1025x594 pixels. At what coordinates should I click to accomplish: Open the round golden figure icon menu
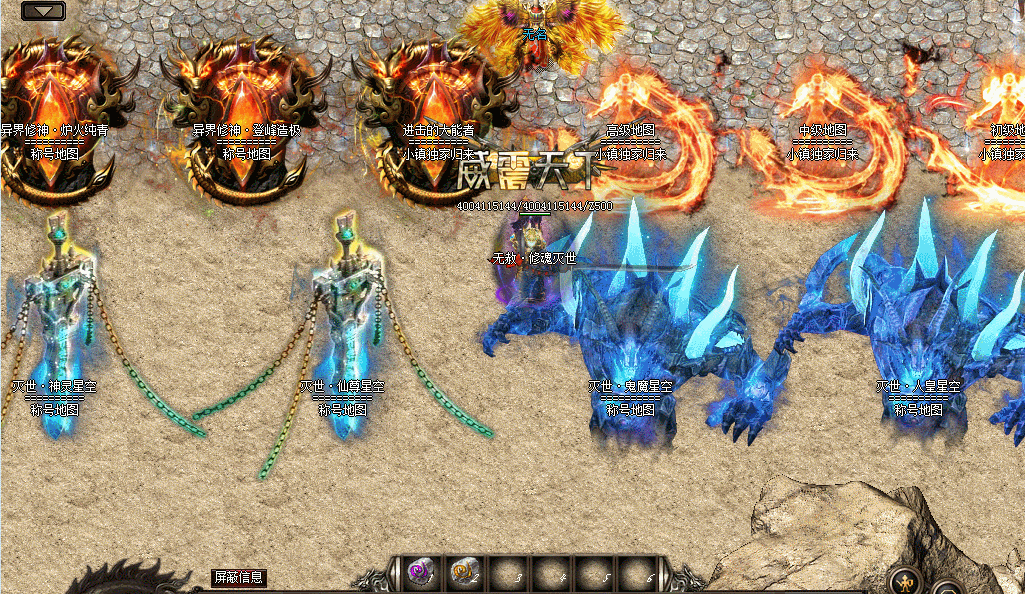pyautogui.click(x=906, y=579)
